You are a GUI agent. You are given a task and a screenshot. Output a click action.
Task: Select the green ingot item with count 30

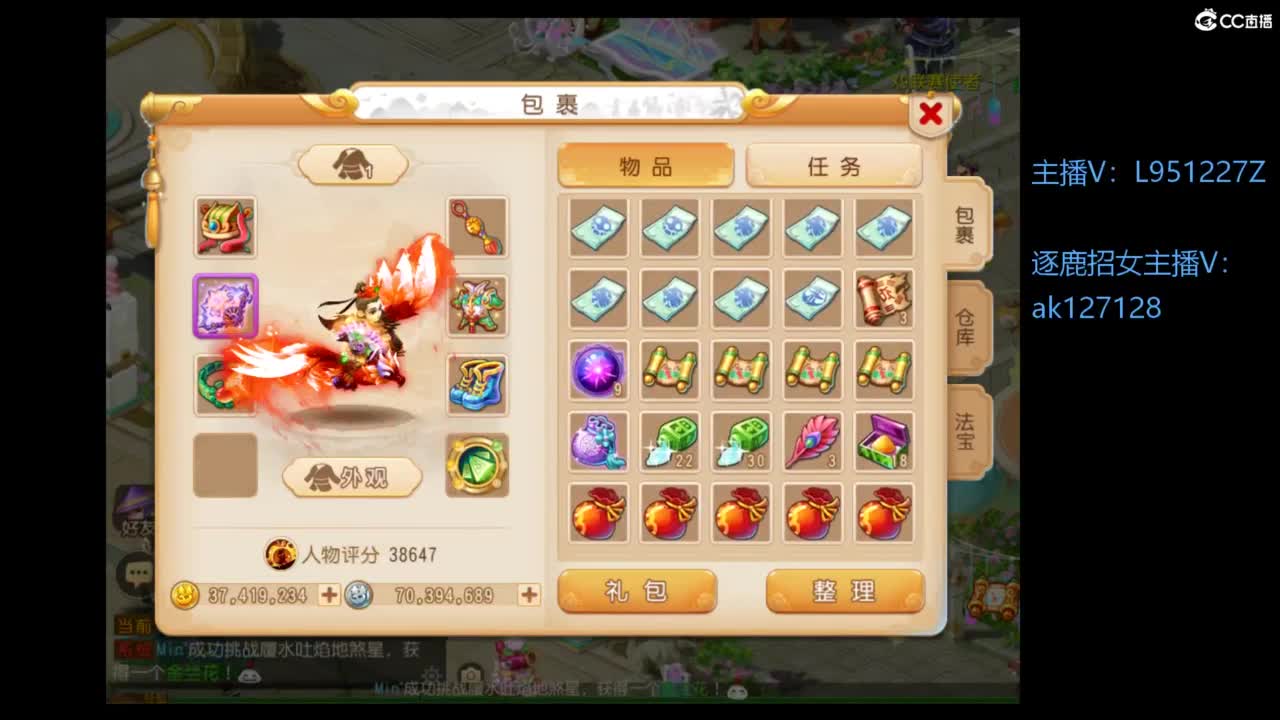pos(740,442)
